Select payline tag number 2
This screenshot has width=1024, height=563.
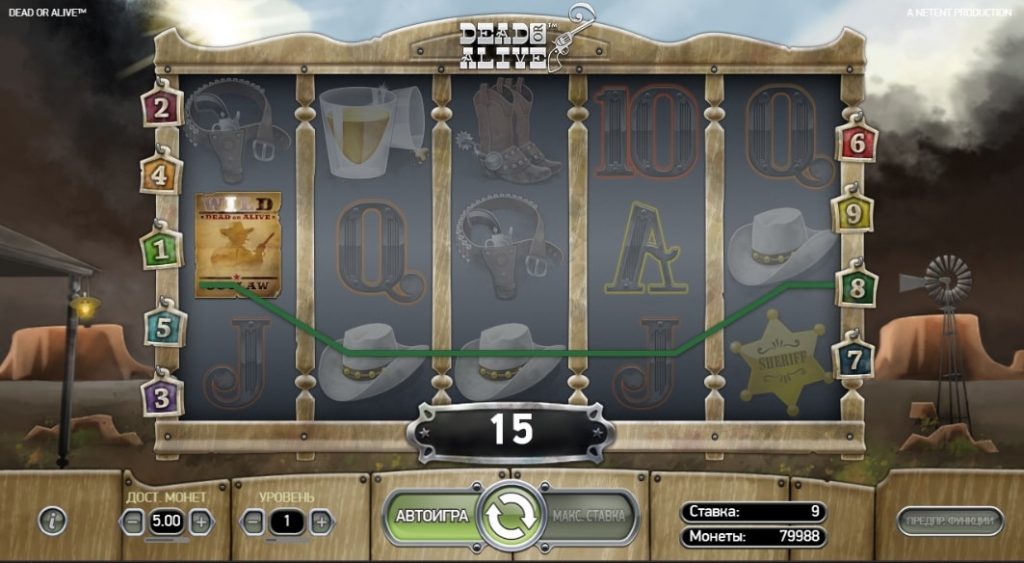click(163, 108)
